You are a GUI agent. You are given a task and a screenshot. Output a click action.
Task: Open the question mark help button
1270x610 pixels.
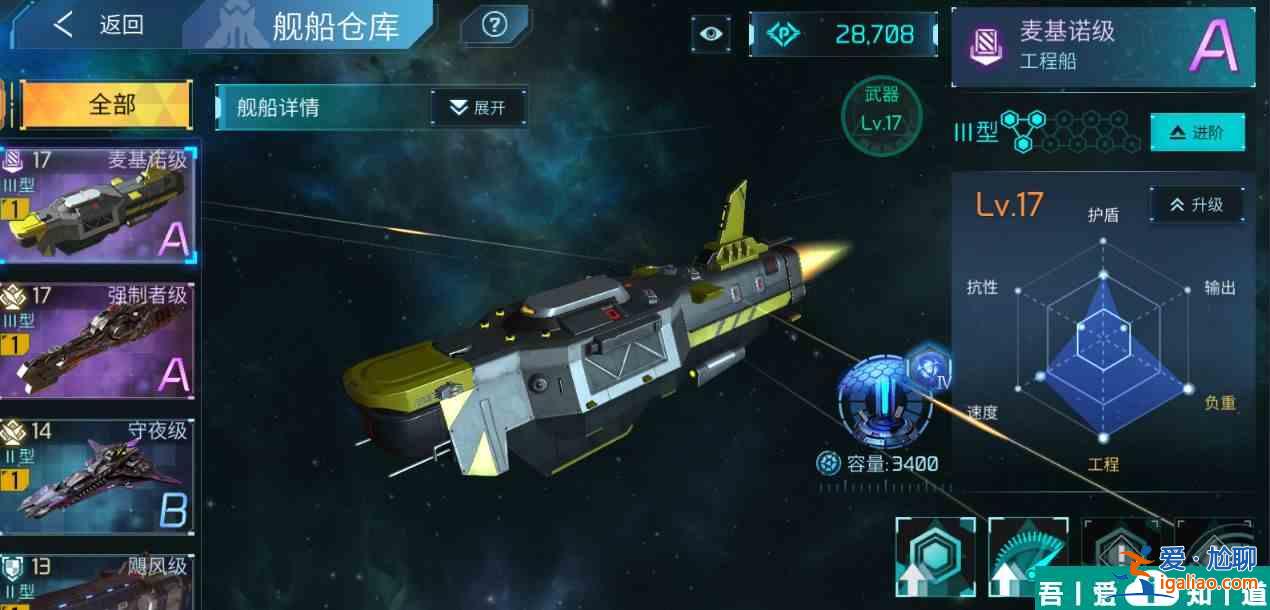pos(494,26)
